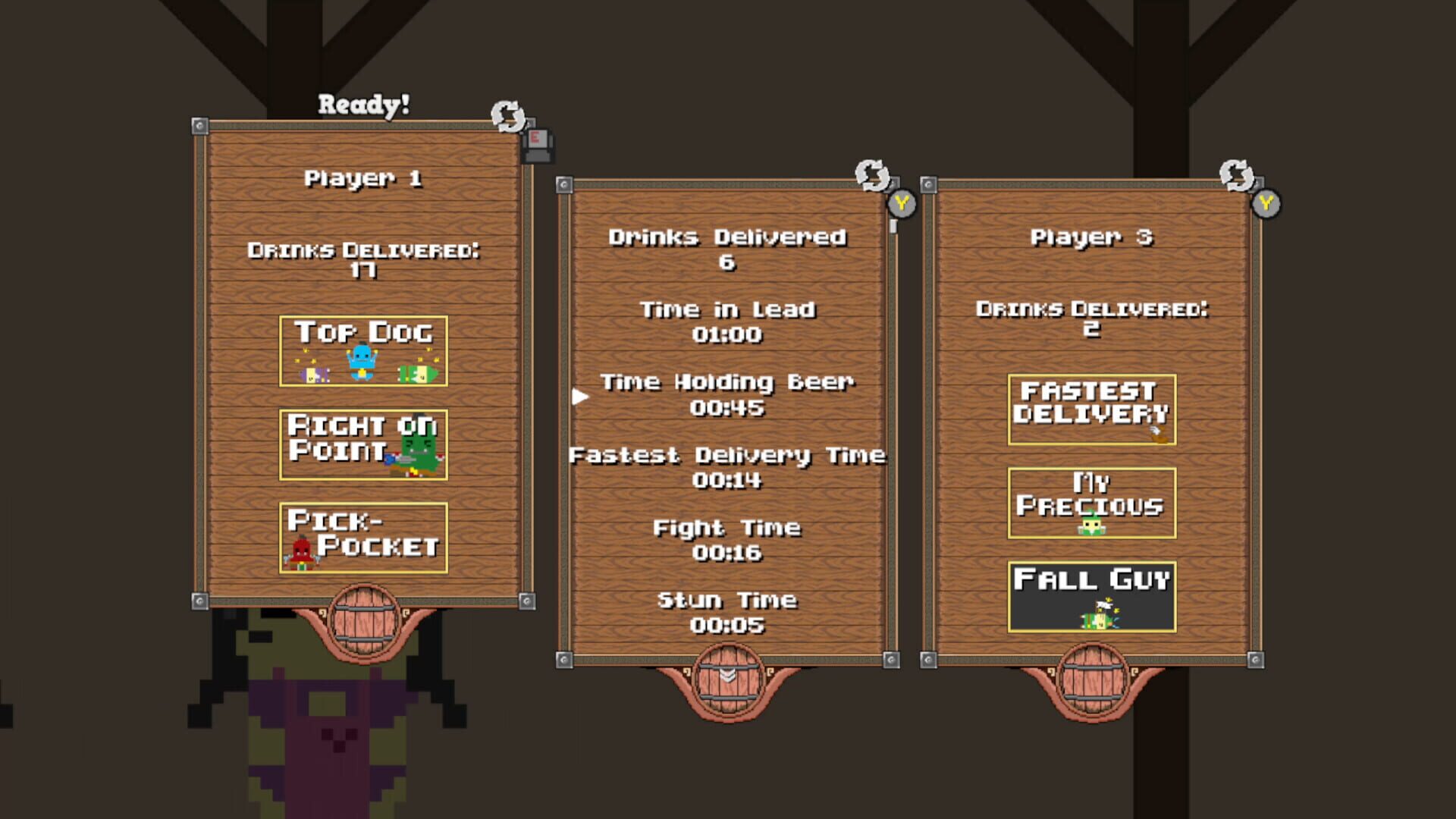The height and width of the screenshot is (819, 1456).
Task: Click the My Precious badge
Action: [x=1090, y=504]
